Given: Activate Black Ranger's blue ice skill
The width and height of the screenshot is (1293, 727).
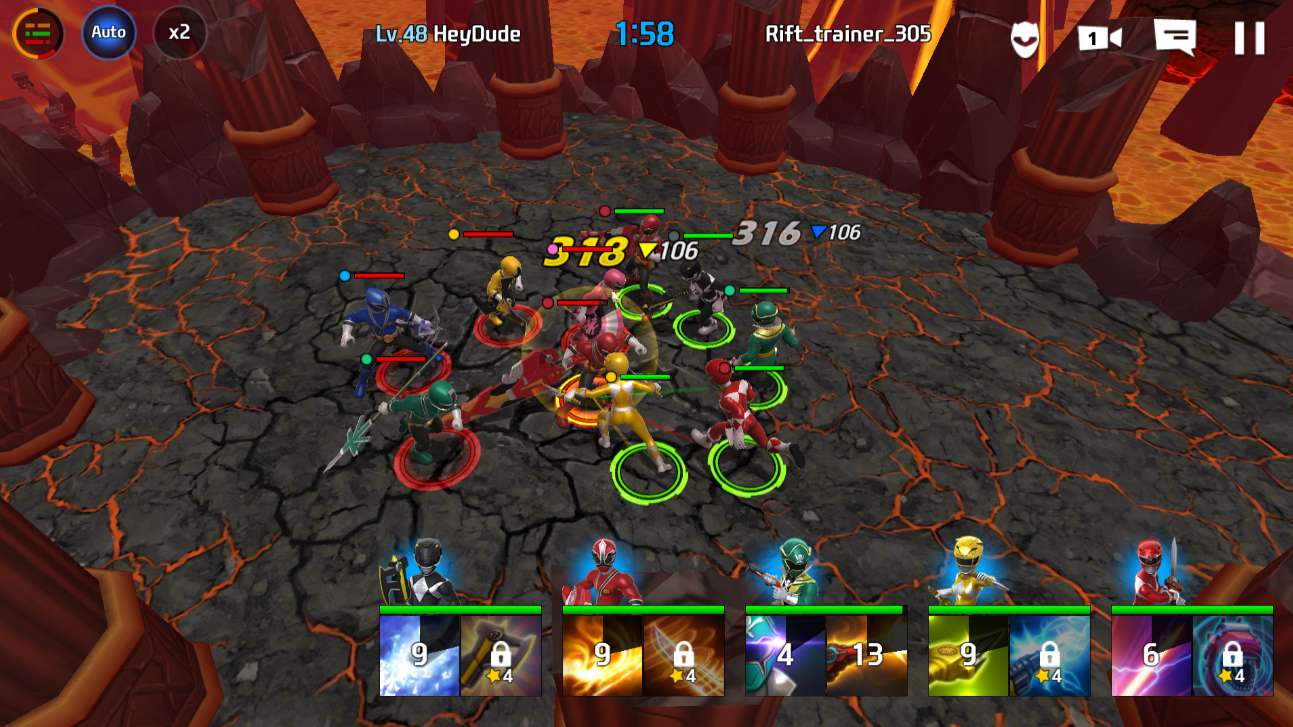Looking at the screenshot, I should click(x=419, y=655).
